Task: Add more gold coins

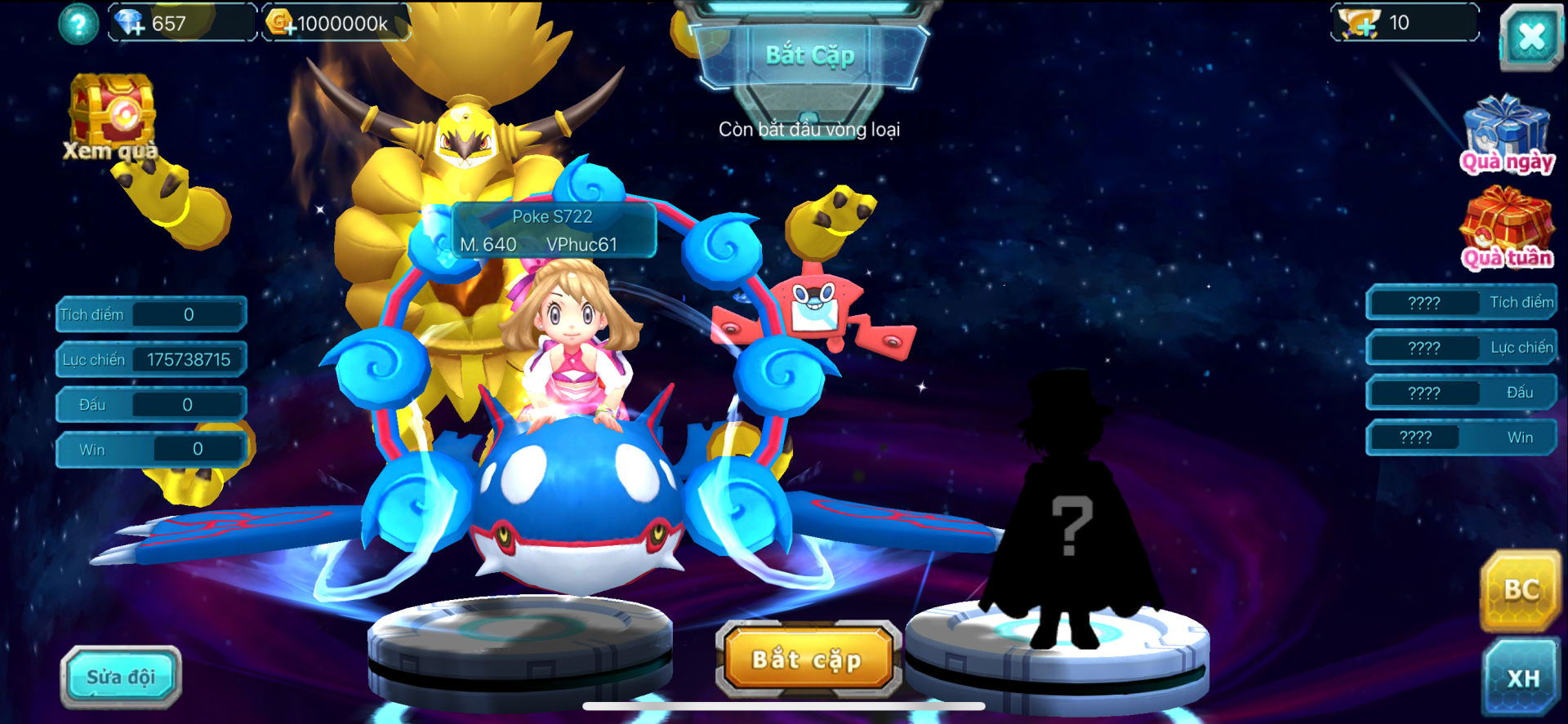Action: (x=282, y=24)
